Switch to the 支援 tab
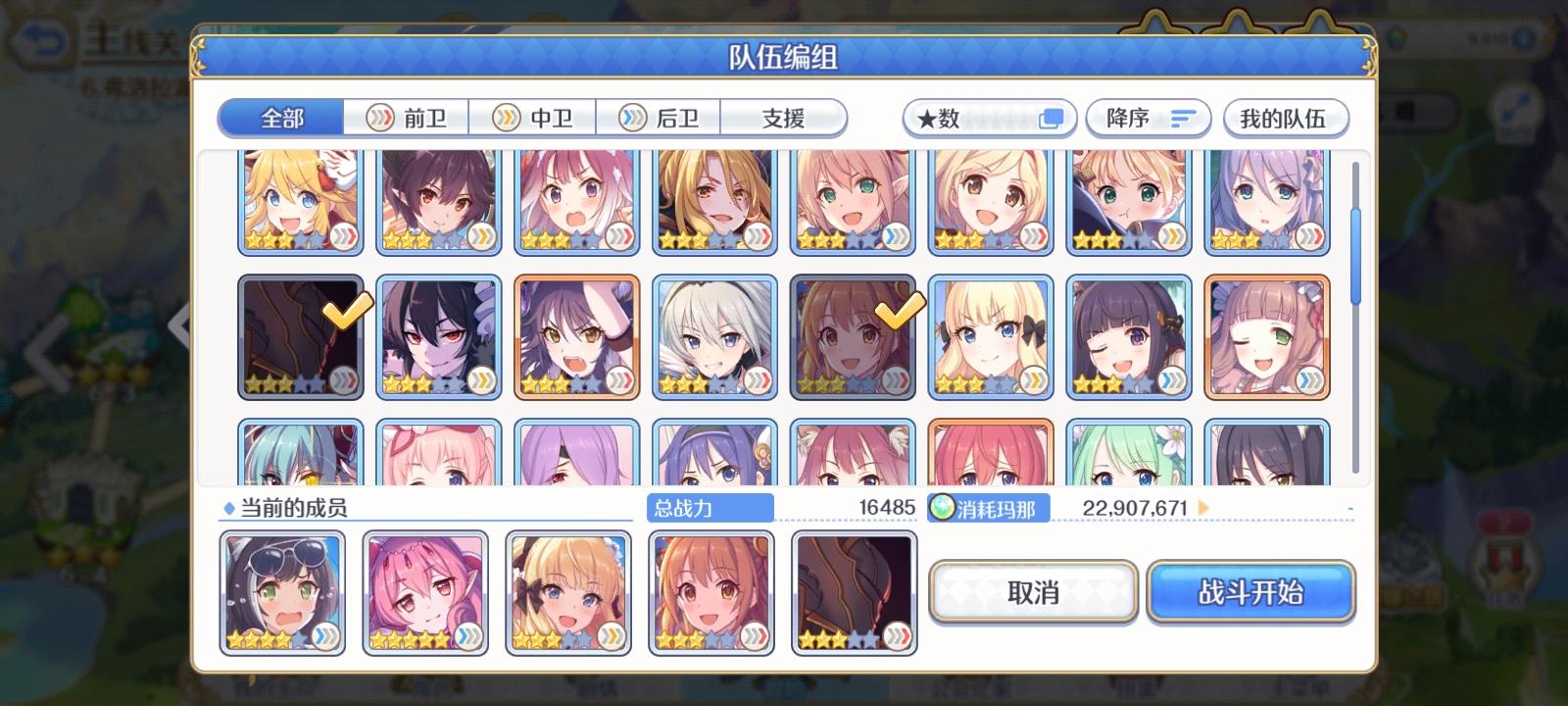The width and height of the screenshot is (1568, 706). tap(782, 117)
